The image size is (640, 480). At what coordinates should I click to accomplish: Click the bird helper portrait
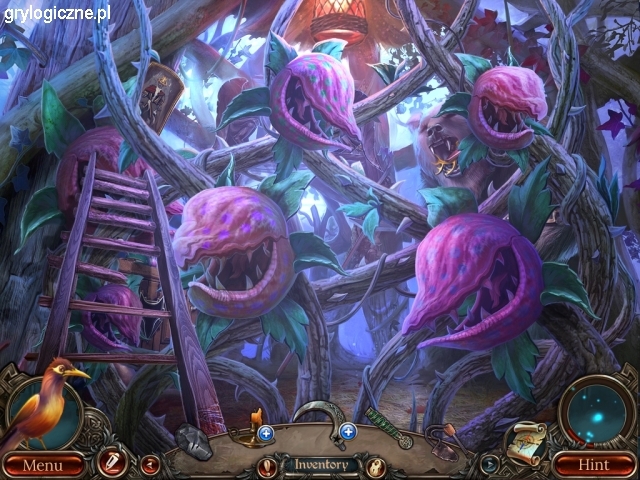(x=45, y=401)
